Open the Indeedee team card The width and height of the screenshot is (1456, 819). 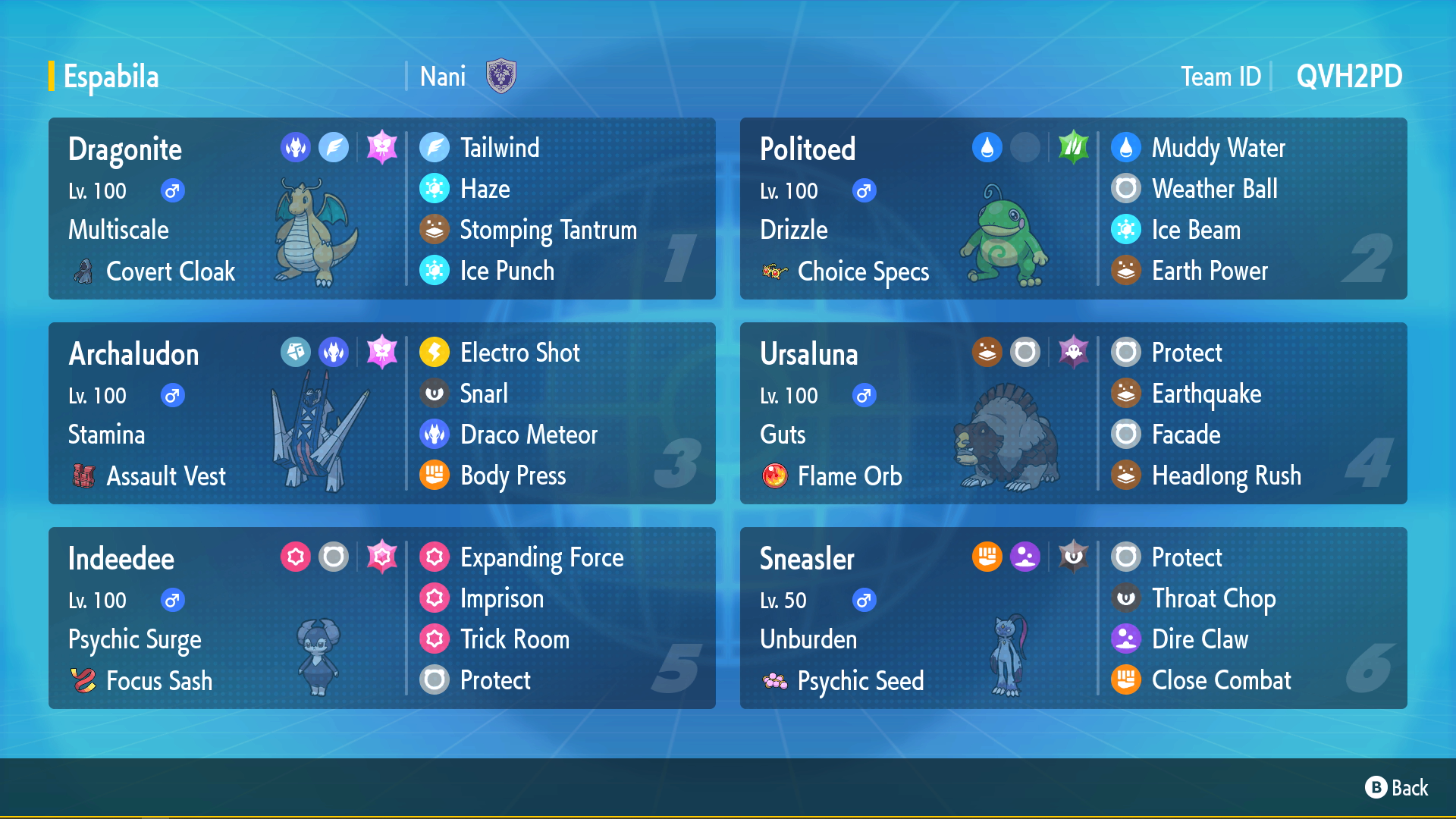(381, 618)
